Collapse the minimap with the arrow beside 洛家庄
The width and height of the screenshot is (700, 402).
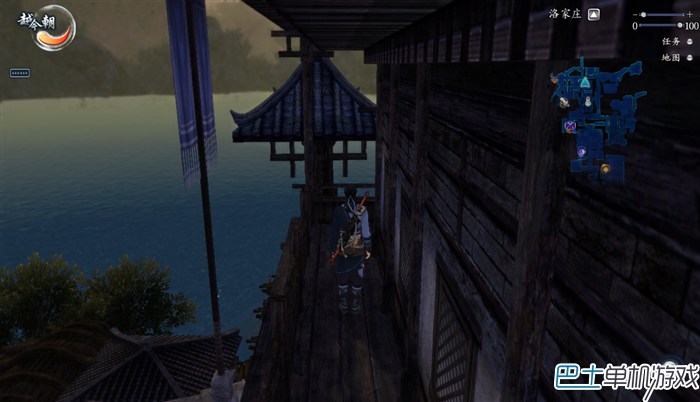(593, 14)
